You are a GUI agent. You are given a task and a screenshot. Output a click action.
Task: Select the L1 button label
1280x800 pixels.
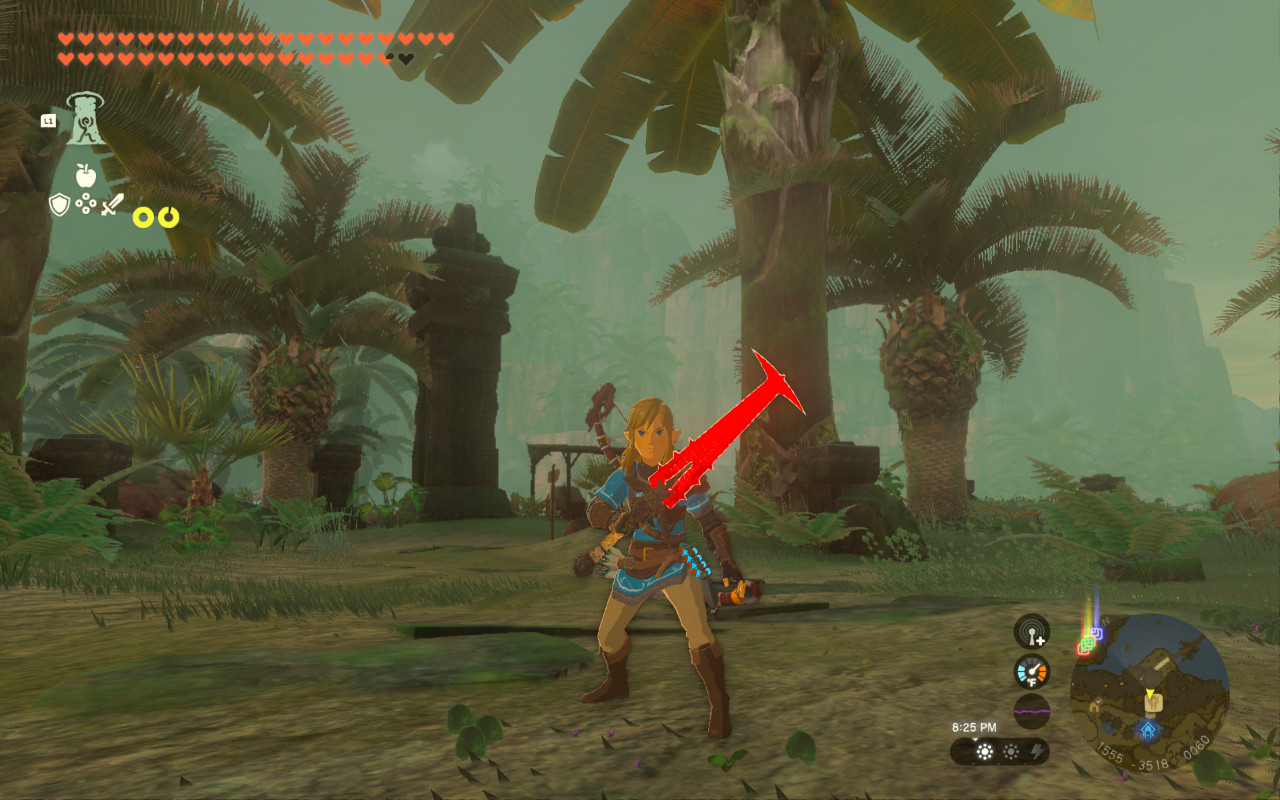click(50, 121)
